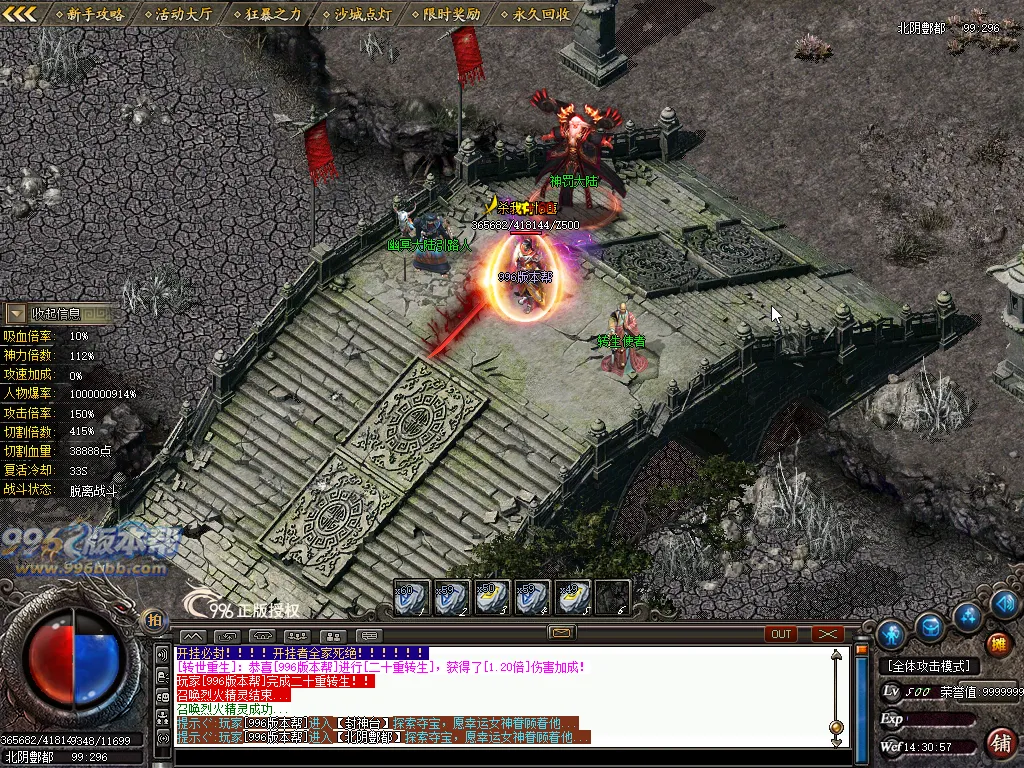The height and width of the screenshot is (768, 1024).
Task: Click the chat input field
Action: coord(500,757)
